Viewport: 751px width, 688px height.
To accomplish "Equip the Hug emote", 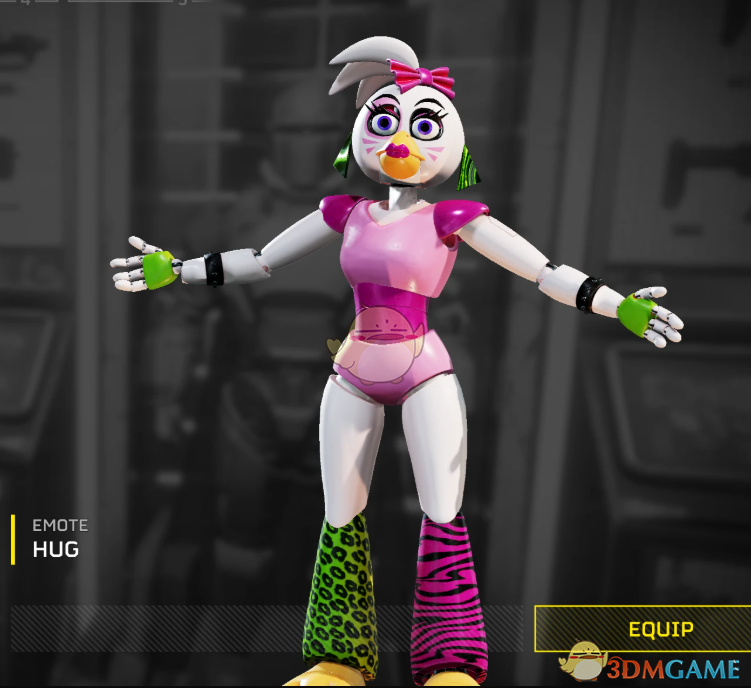I will tap(660, 629).
